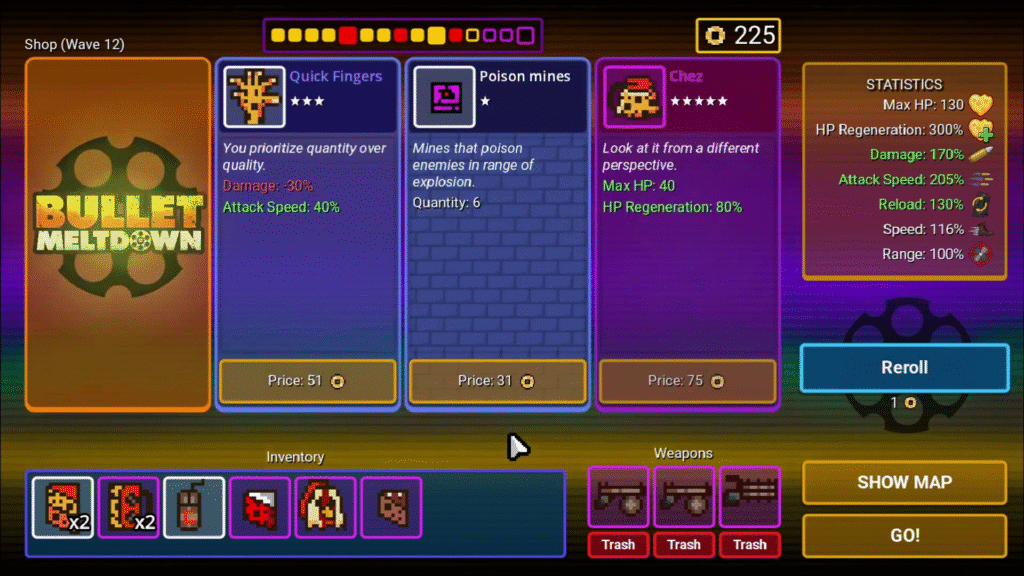Start the next wave with GO!
The height and width of the screenshot is (576, 1024).
(x=904, y=536)
